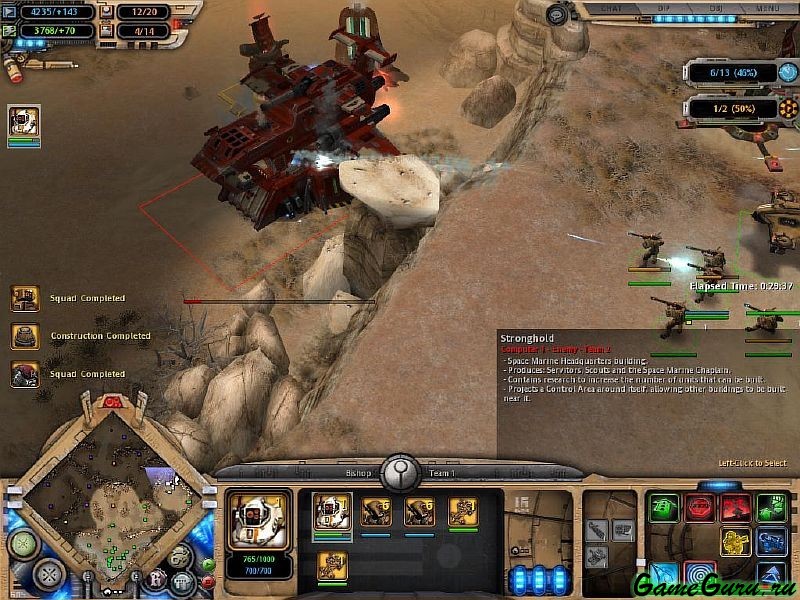Activate the green move command icon

(x=663, y=507)
